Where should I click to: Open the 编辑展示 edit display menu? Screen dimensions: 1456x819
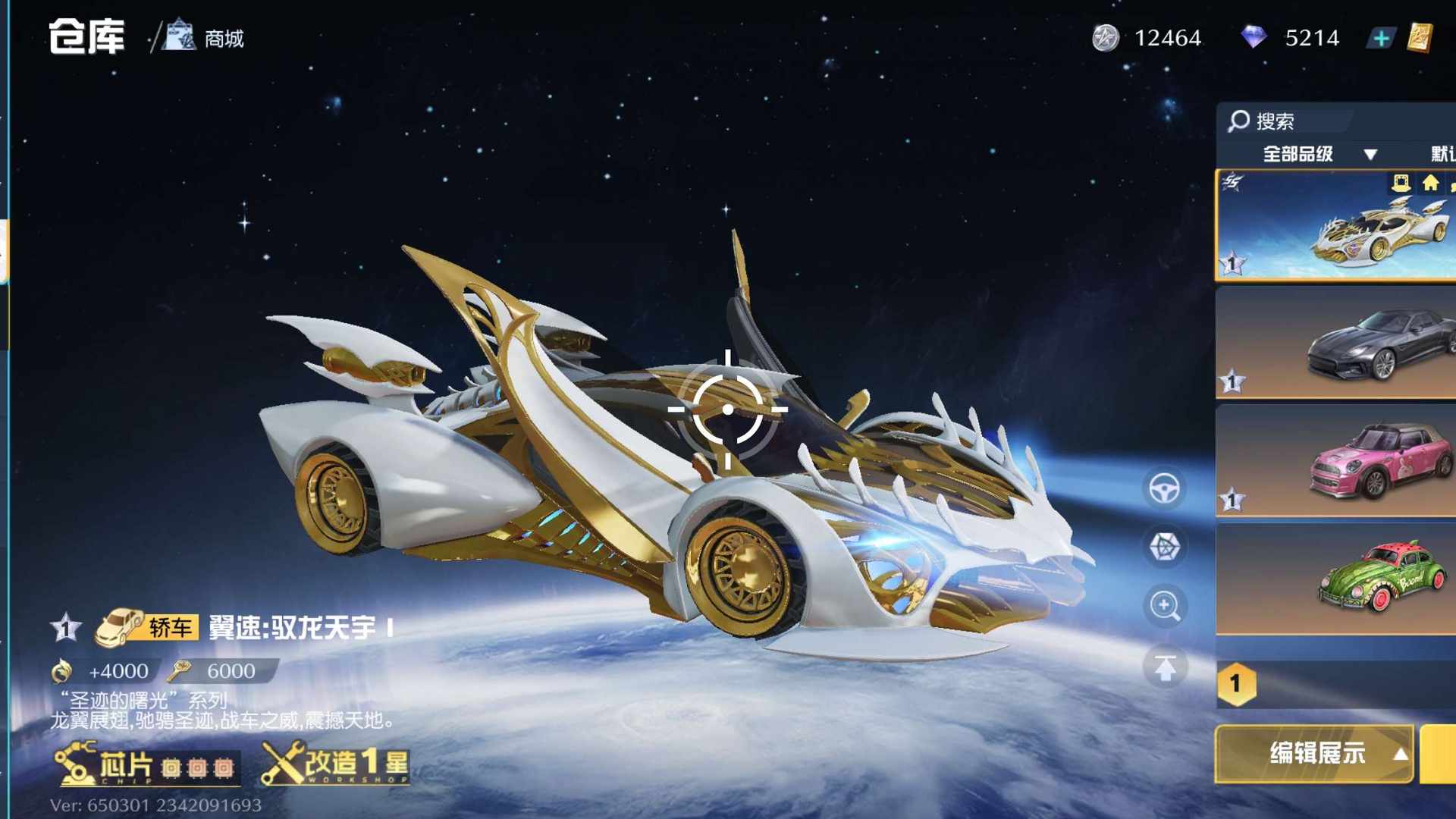(1315, 754)
